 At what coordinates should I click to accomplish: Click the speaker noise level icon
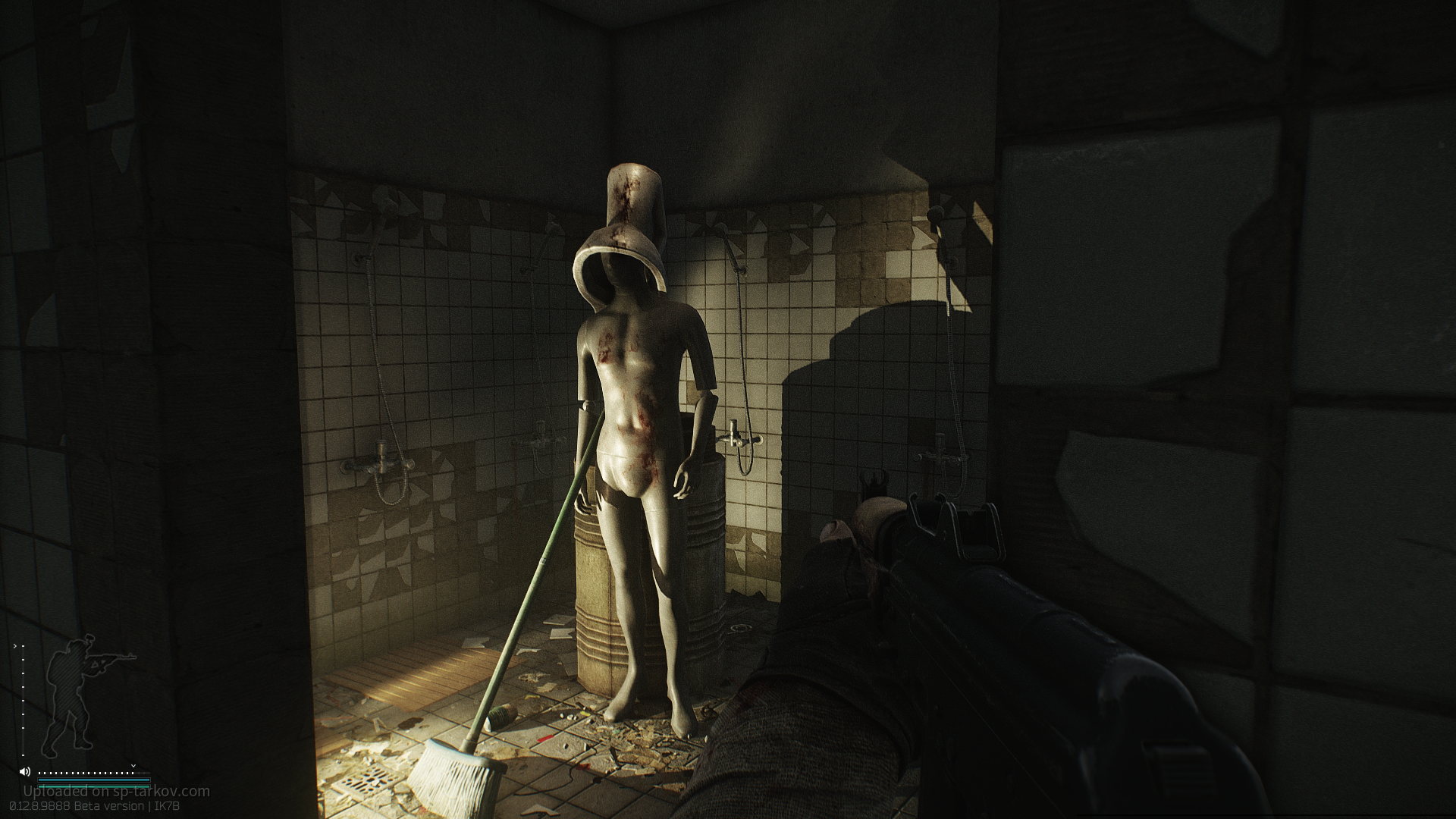click(x=25, y=773)
